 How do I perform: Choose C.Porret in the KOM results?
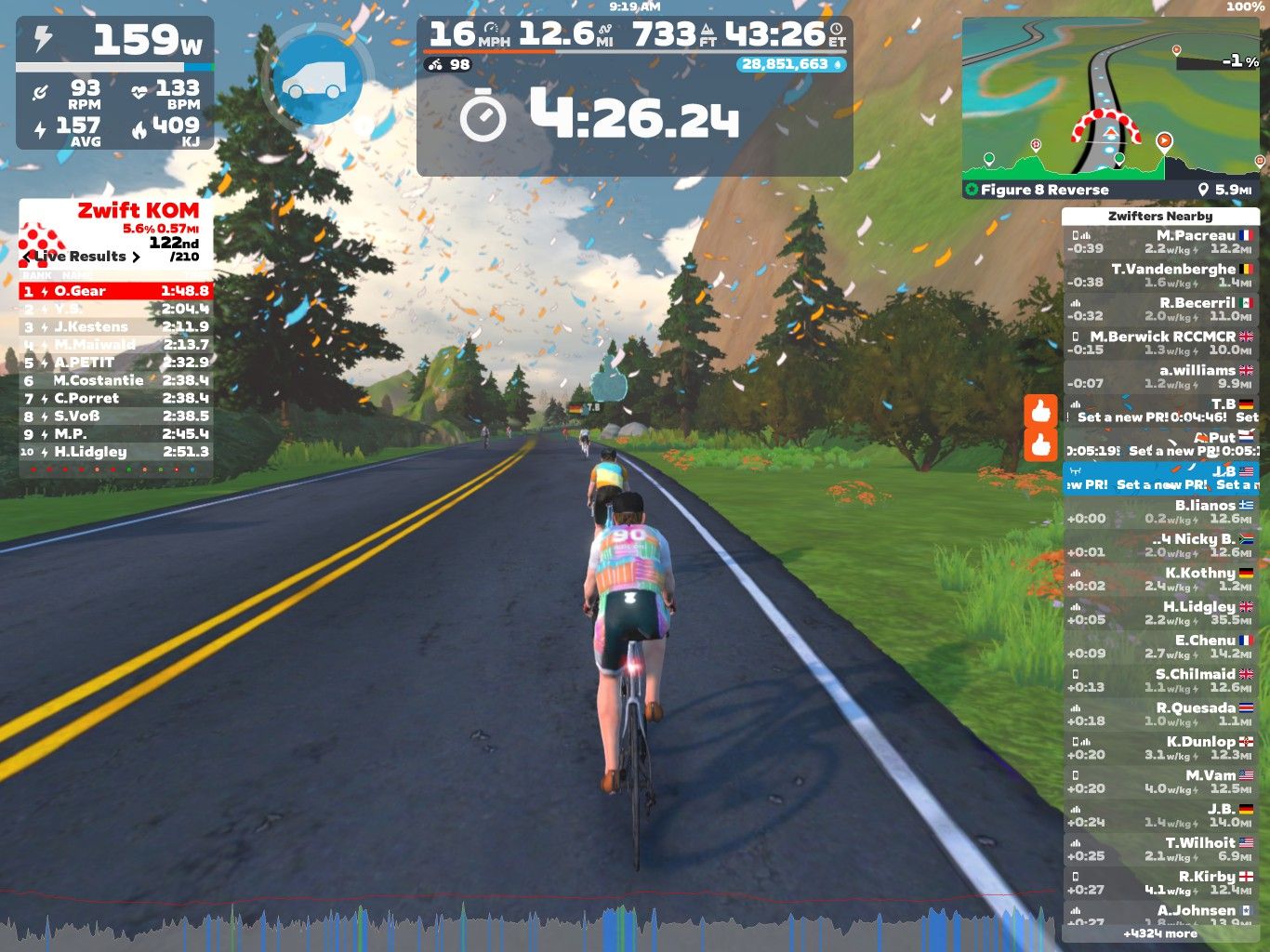click(115, 398)
